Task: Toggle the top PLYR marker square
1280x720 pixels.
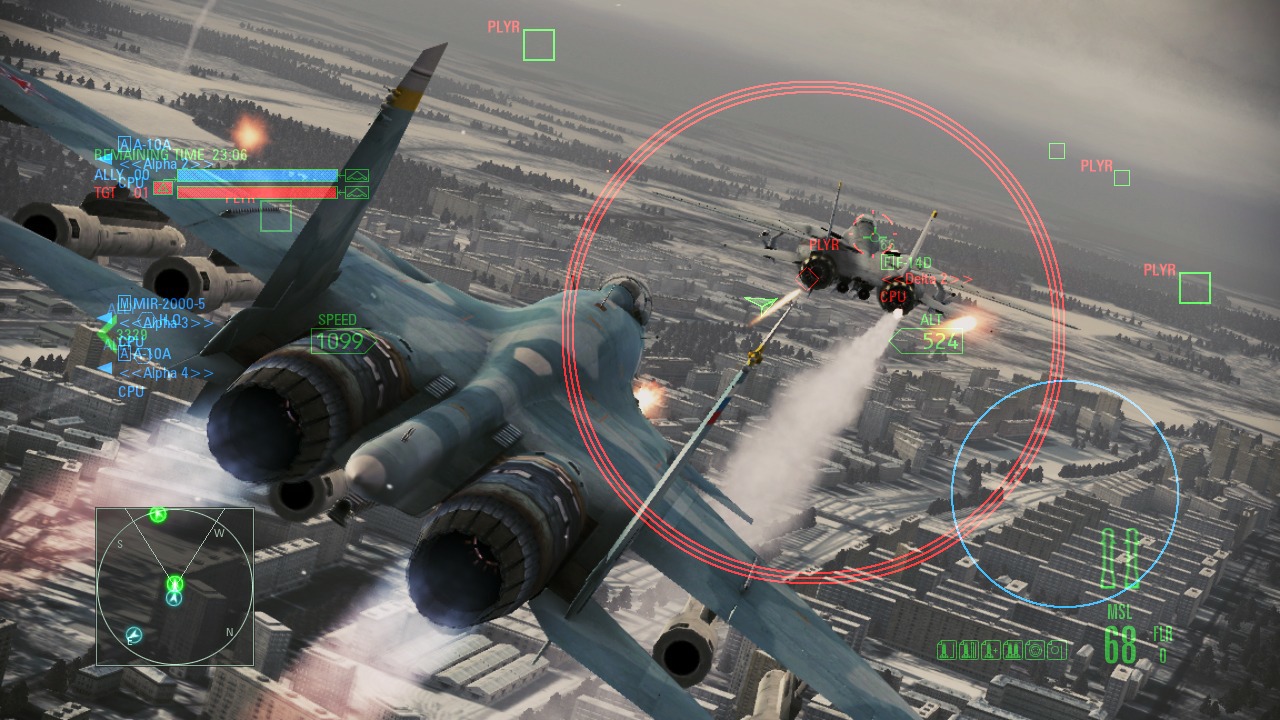Action: click(x=537, y=46)
